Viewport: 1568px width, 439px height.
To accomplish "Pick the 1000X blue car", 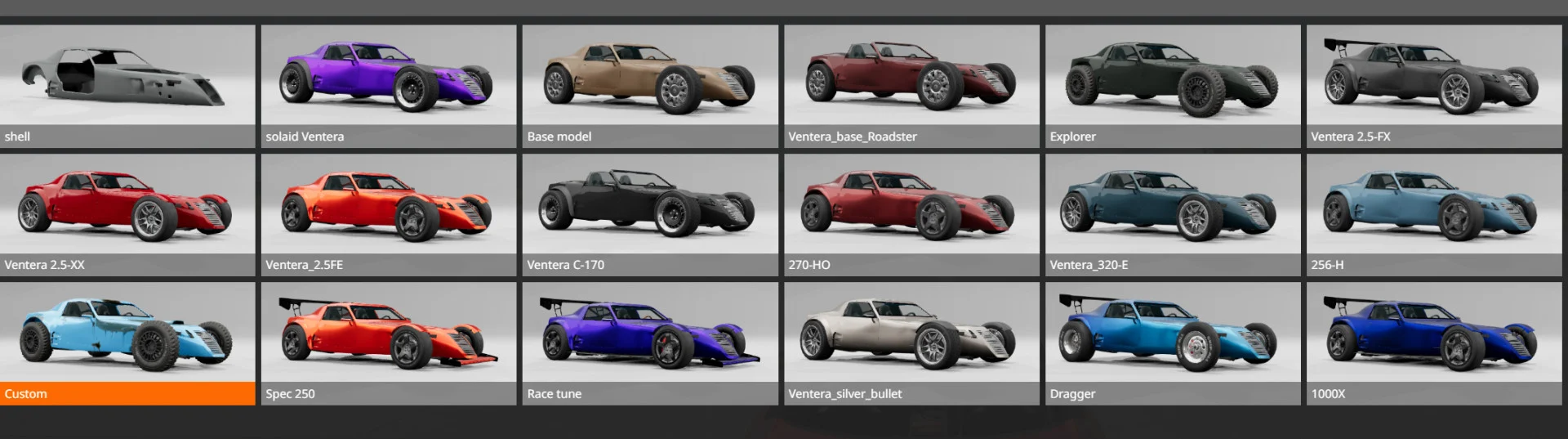I will 1434,343.
